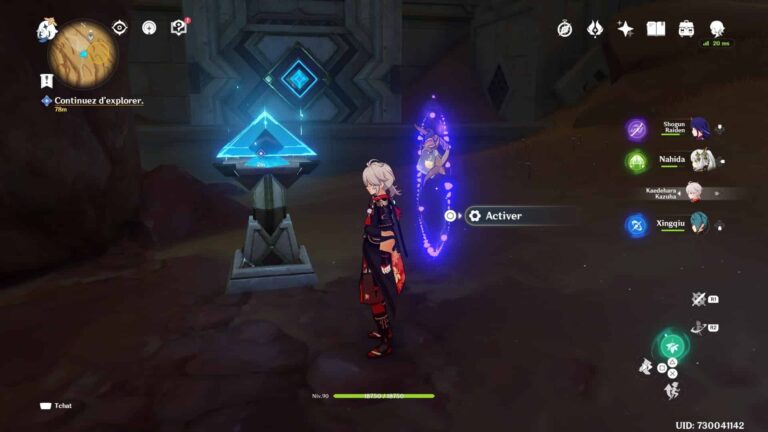This screenshot has width=768, height=432.
Task: Open the quest menu icon with red notification
Action: (x=179, y=28)
